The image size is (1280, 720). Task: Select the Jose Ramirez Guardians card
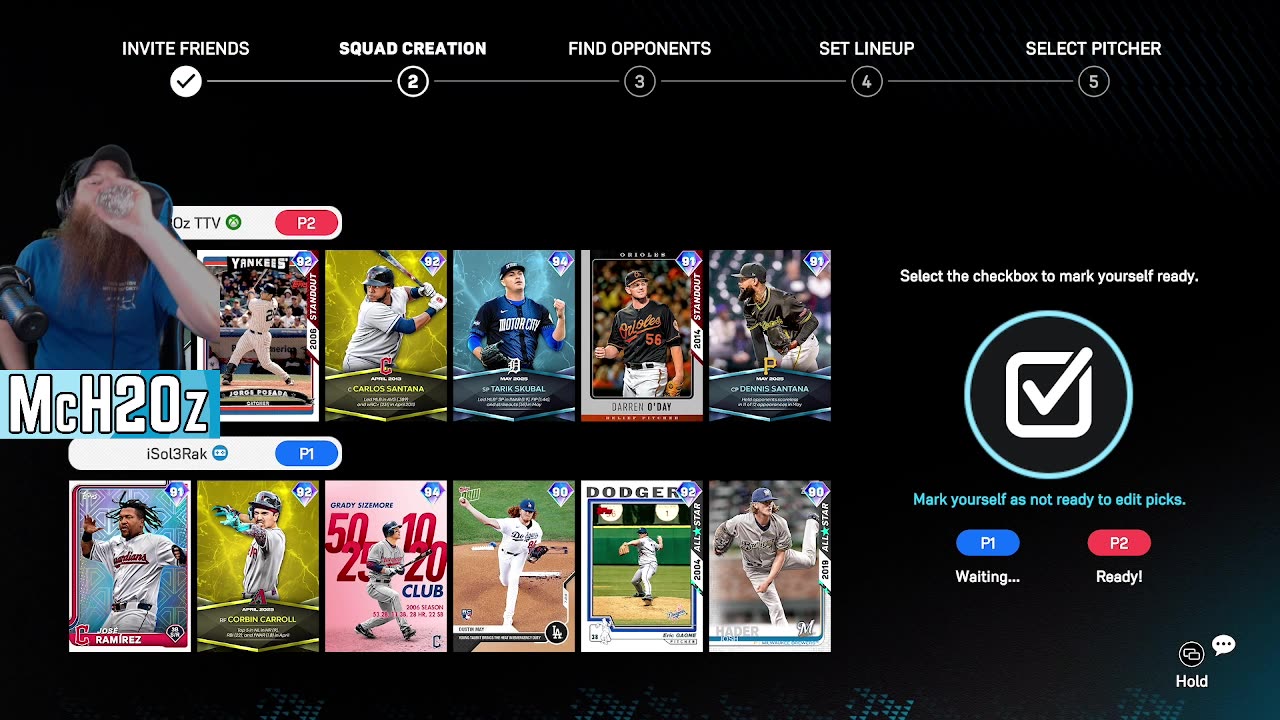click(x=130, y=566)
